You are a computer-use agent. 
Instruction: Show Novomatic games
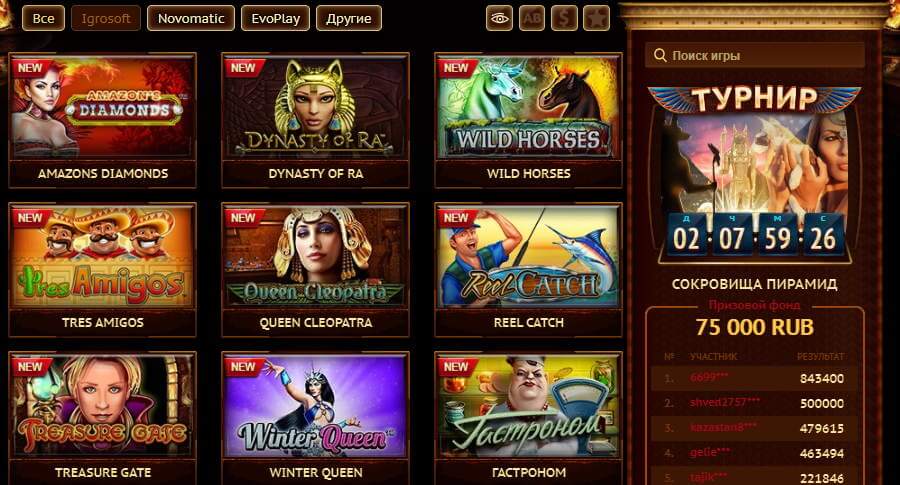[190, 18]
